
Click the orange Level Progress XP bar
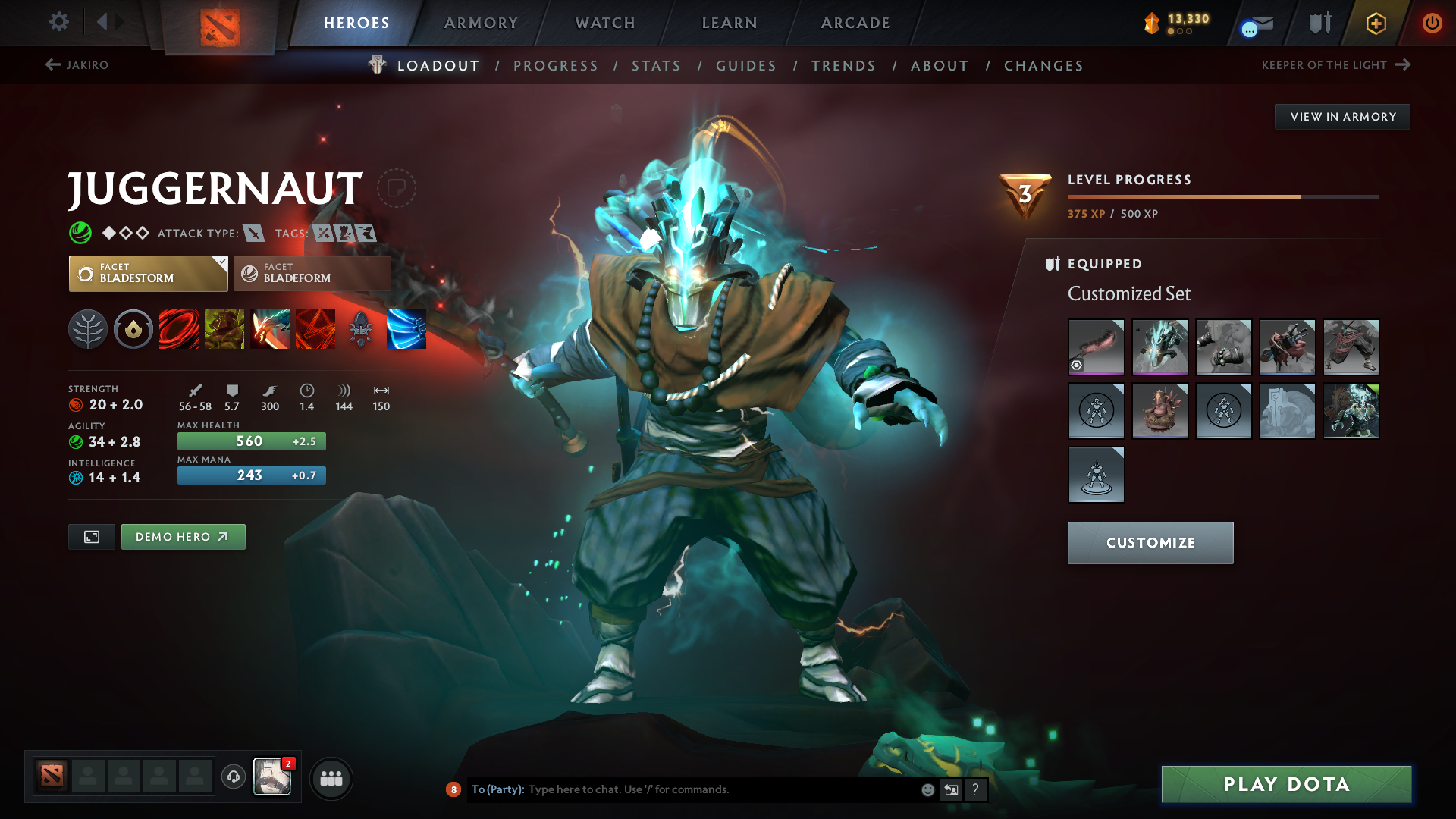[1183, 197]
